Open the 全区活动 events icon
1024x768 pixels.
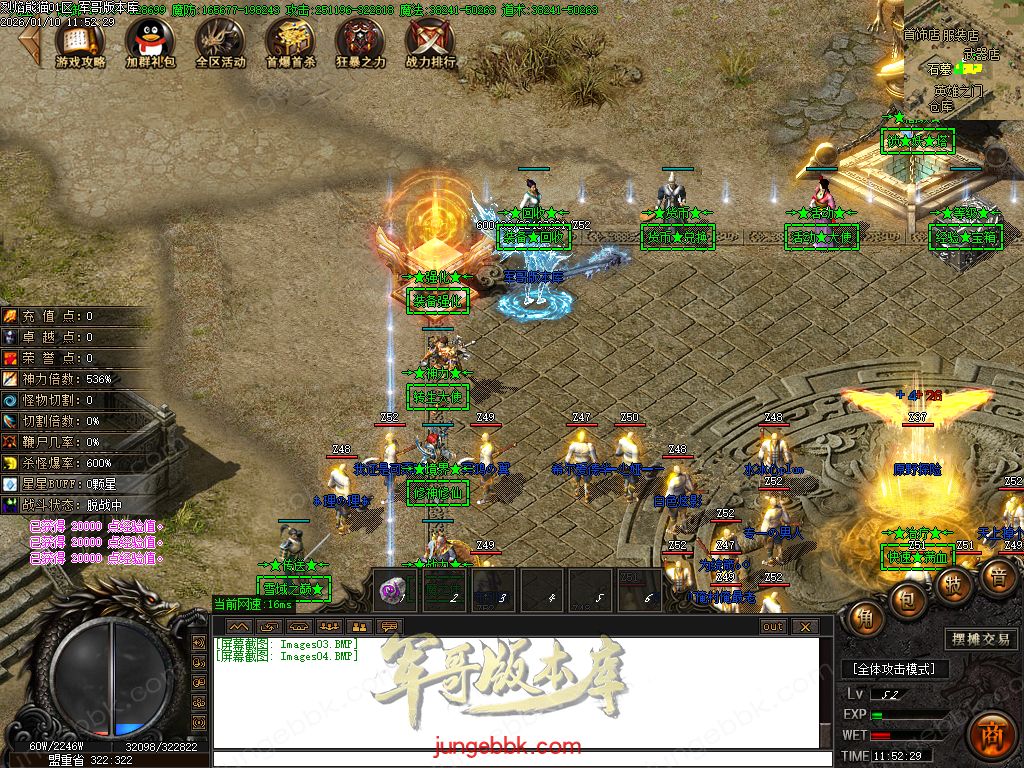(220, 41)
